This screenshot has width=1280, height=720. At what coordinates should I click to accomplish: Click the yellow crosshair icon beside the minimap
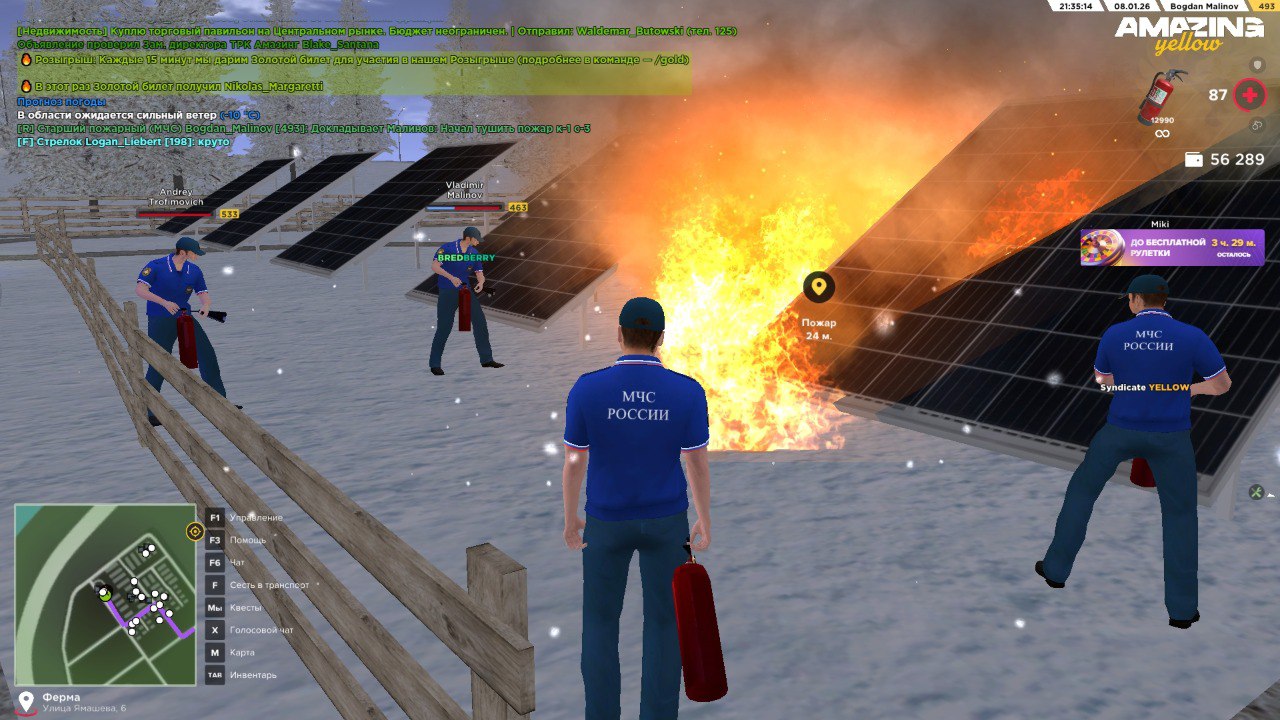[x=195, y=531]
